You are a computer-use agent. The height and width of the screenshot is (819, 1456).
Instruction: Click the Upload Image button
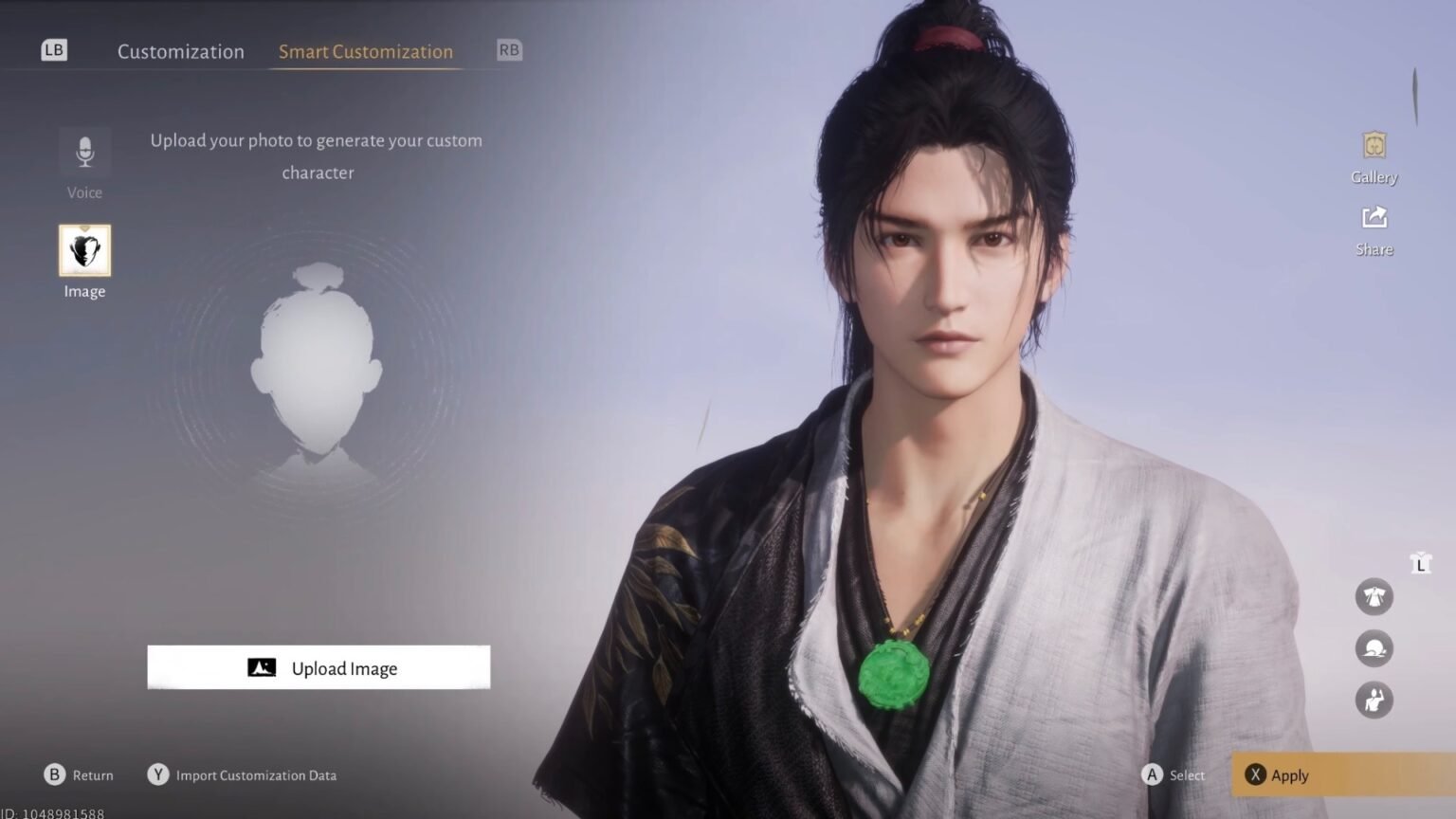pos(318,667)
